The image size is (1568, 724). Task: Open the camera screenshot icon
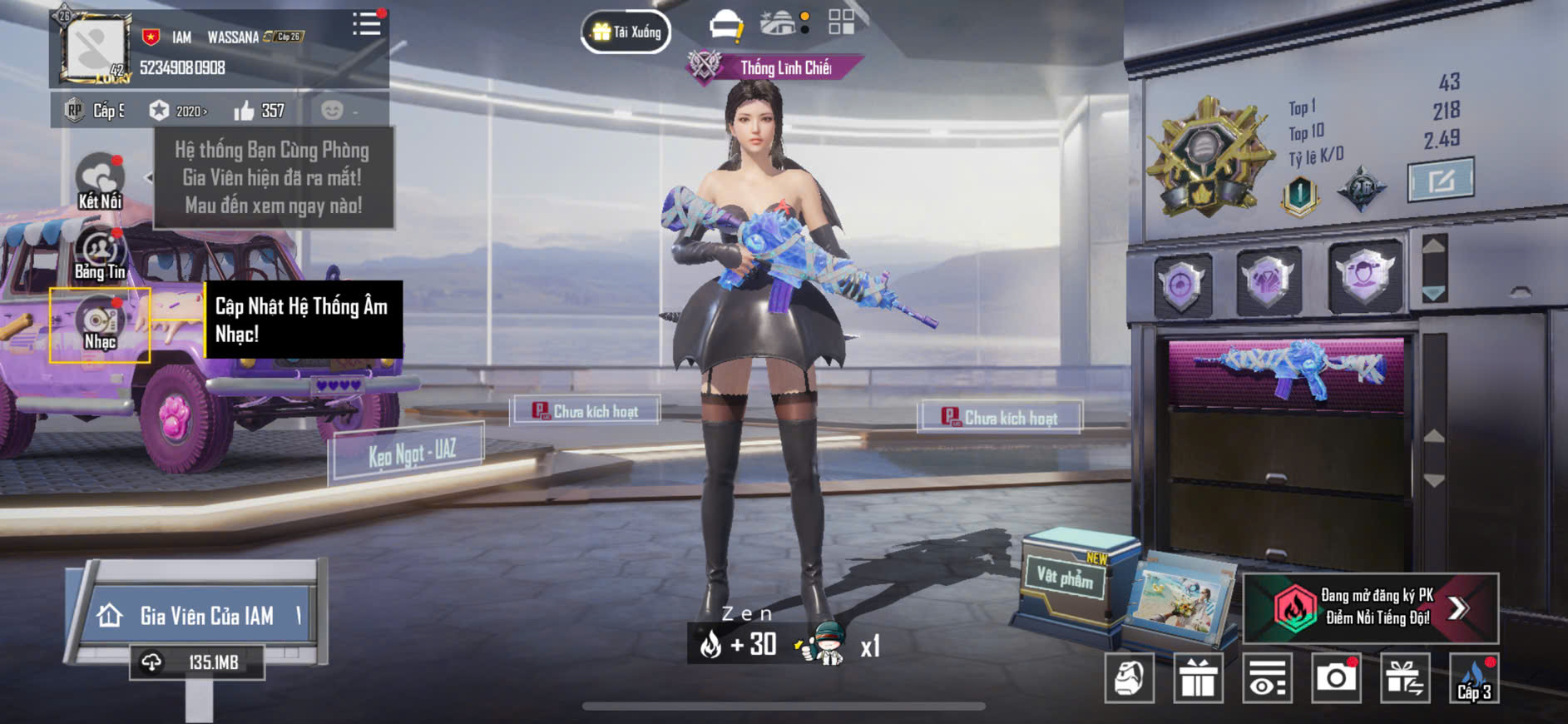(x=1336, y=678)
